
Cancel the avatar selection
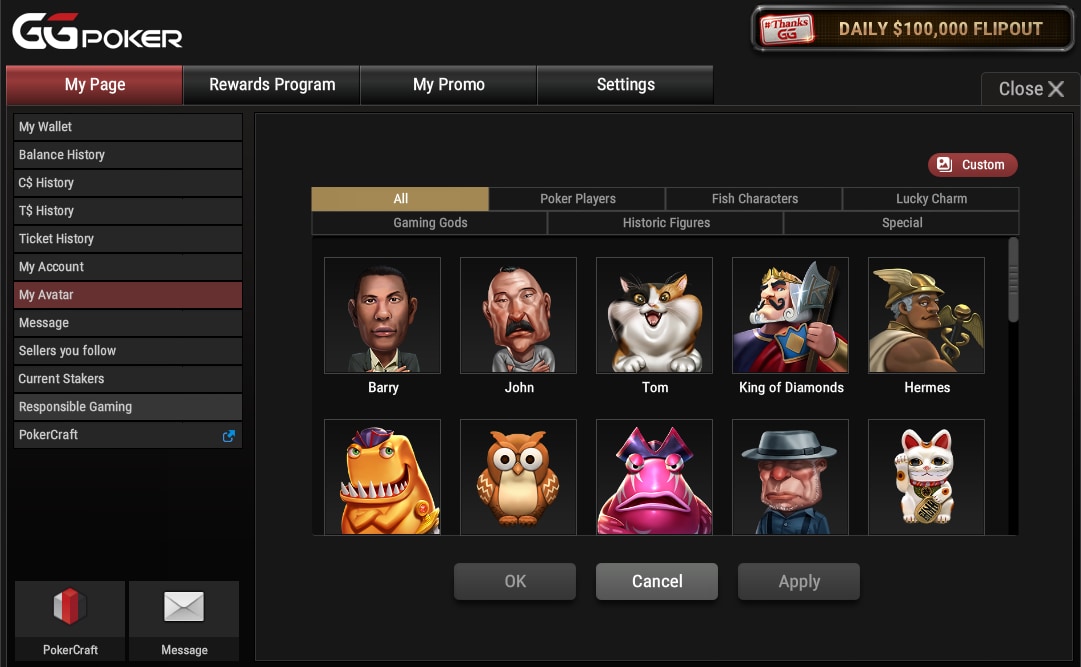[x=656, y=581]
